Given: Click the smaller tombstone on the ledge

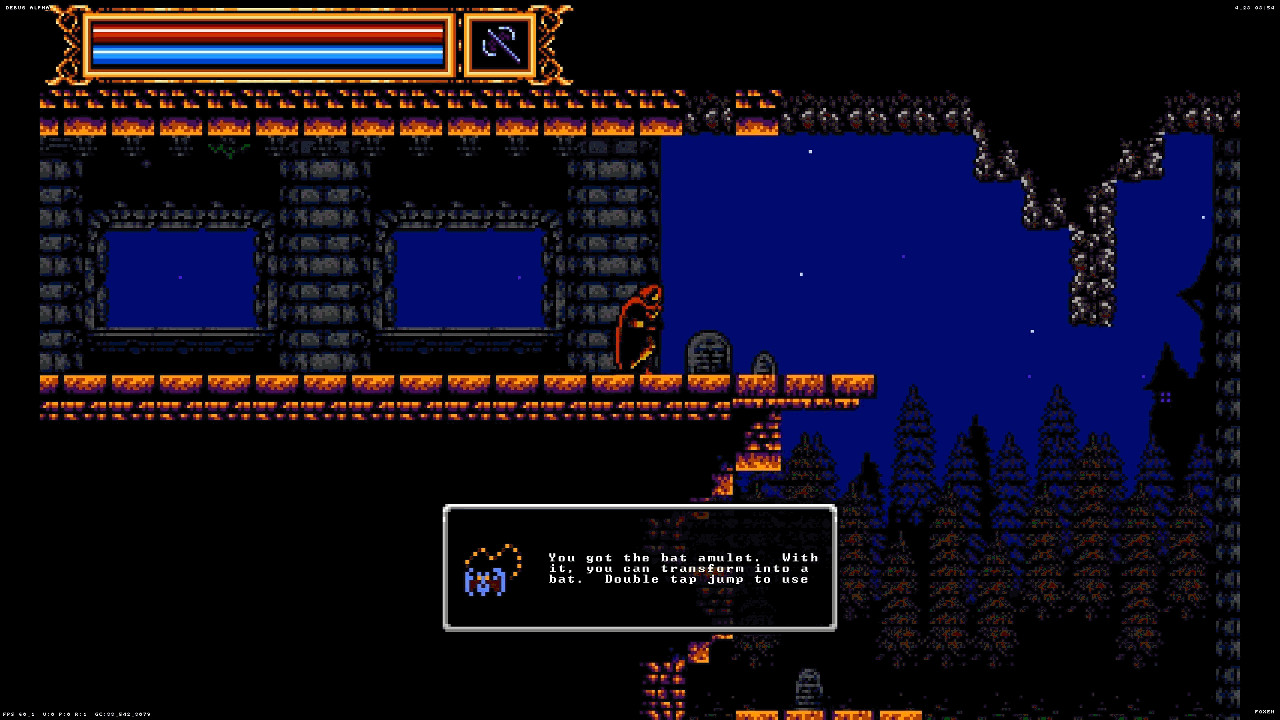Looking at the screenshot, I should [763, 365].
